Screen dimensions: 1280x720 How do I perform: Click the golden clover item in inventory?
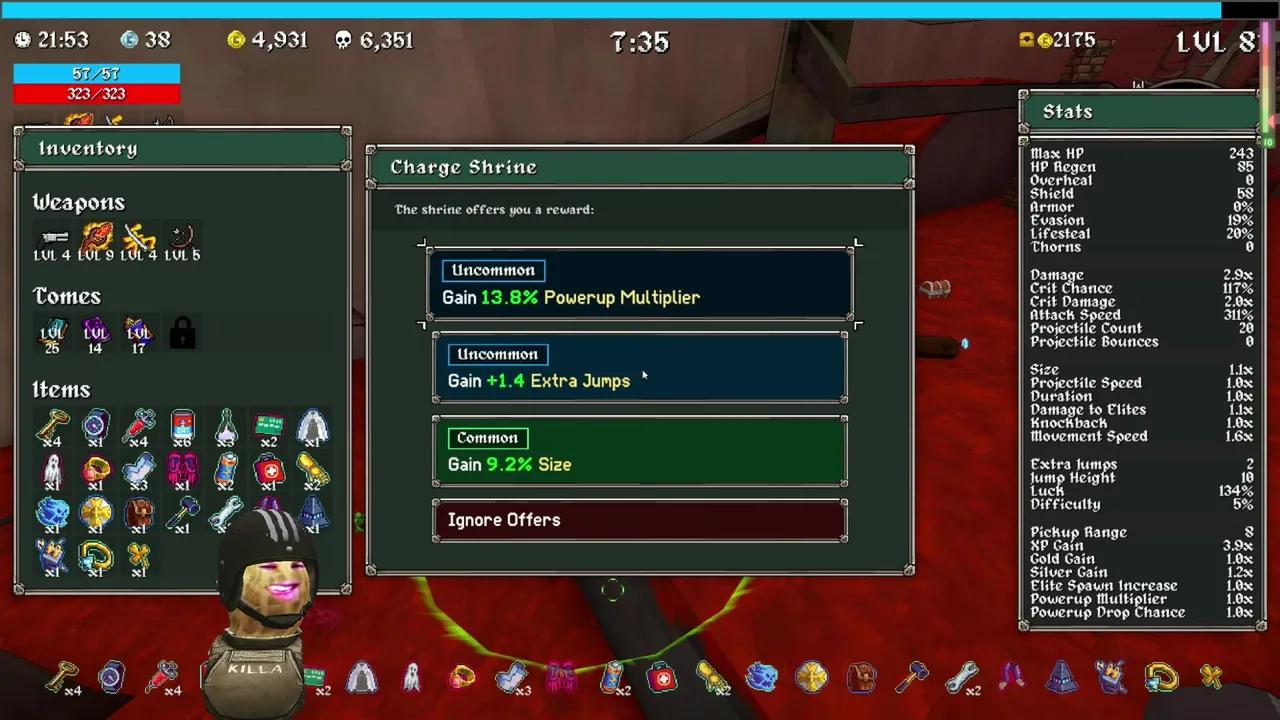139,556
